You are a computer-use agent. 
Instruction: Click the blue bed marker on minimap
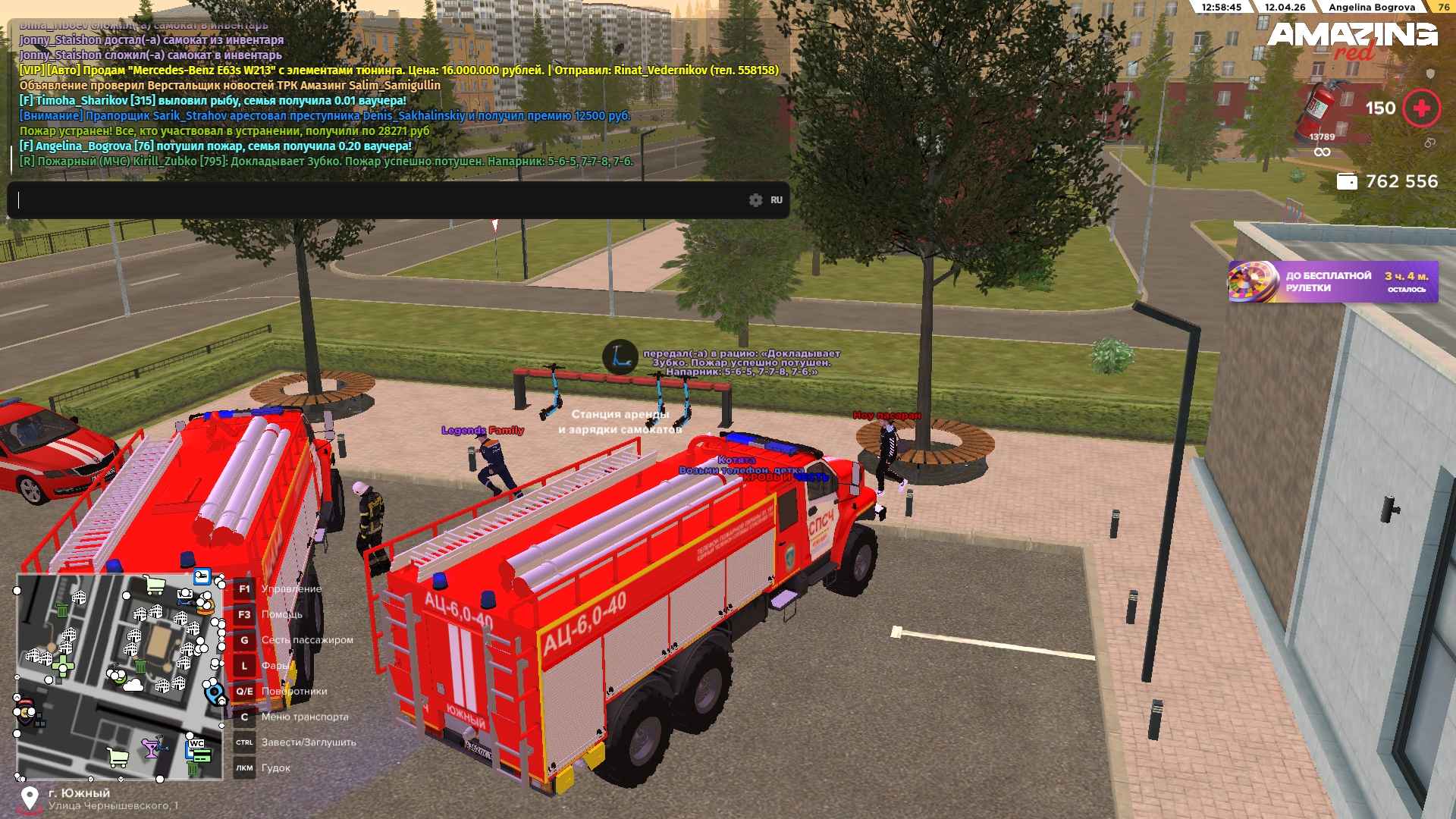(202, 577)
